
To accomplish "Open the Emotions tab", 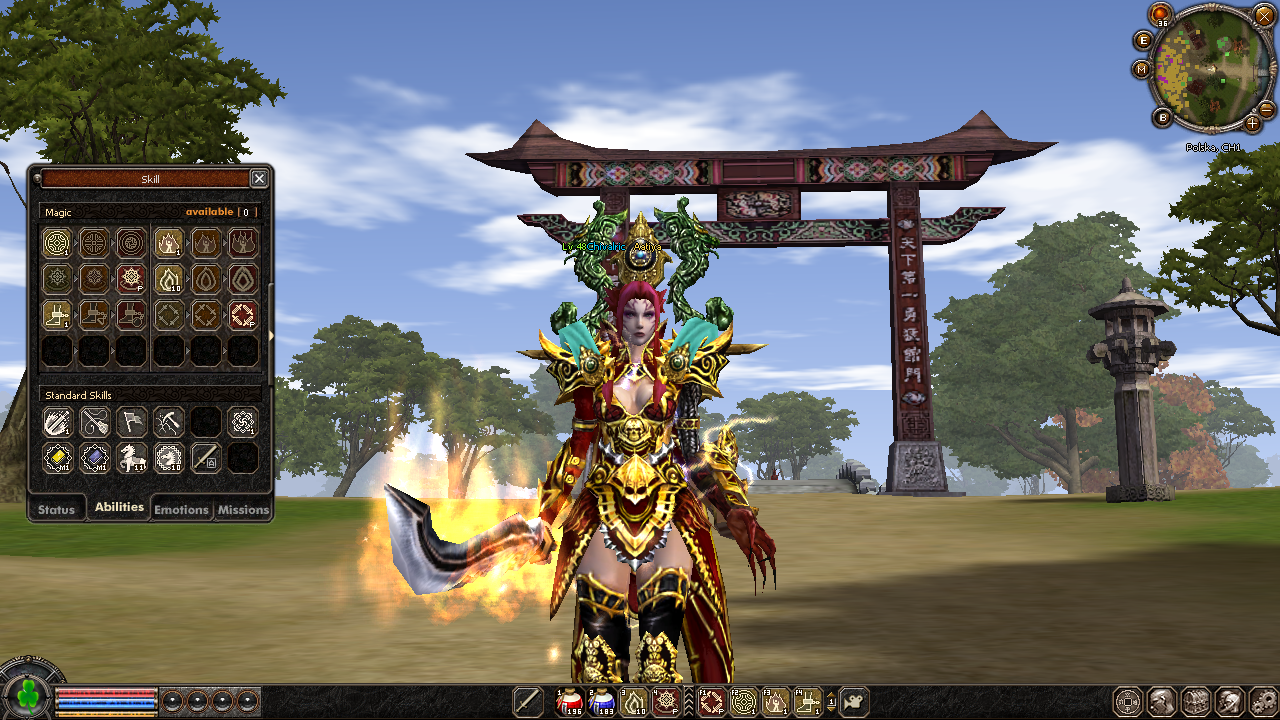I will [181, 509].
